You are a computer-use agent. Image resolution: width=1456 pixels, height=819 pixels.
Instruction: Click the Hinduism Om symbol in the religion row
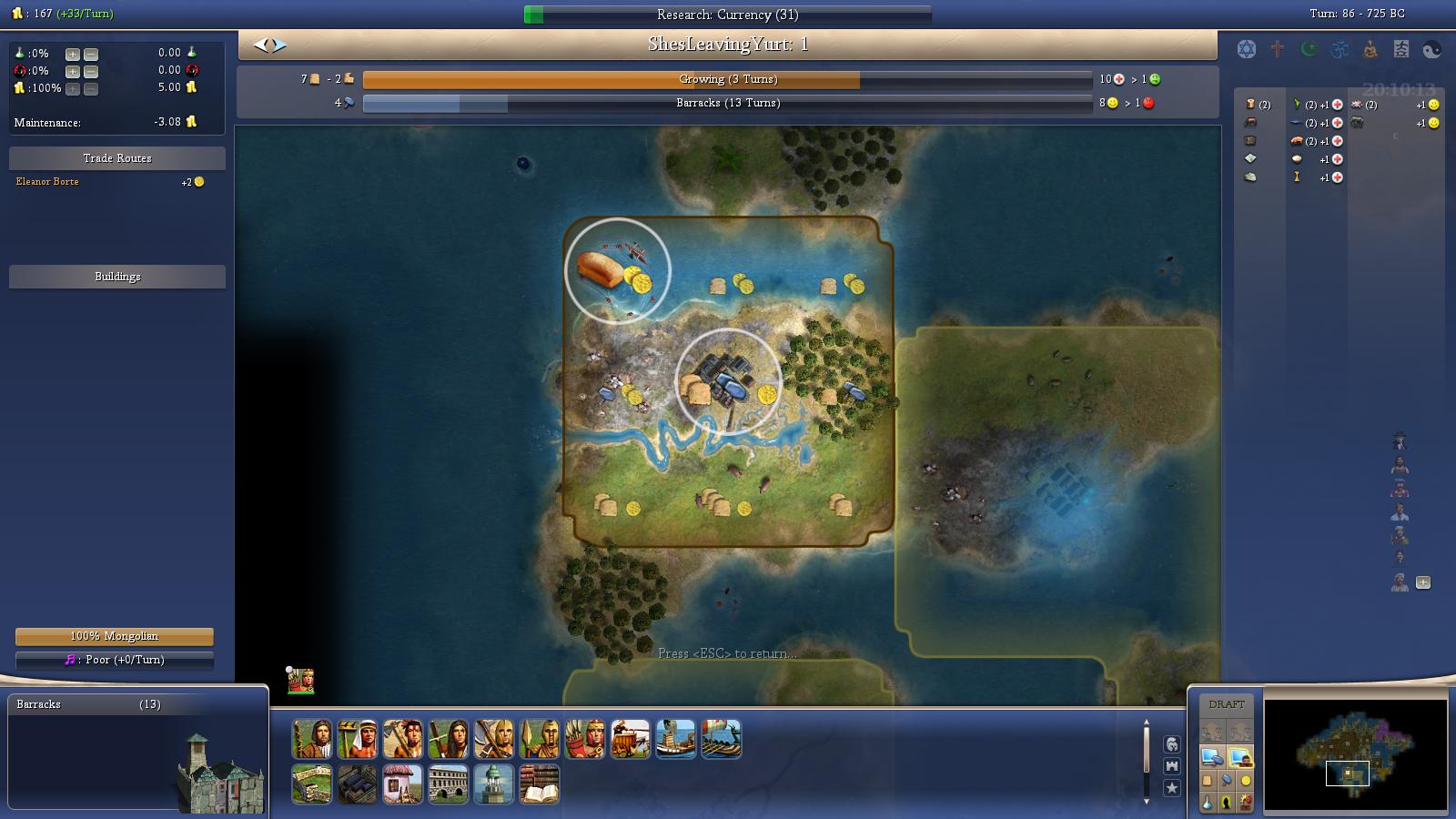pos(1340,49)
